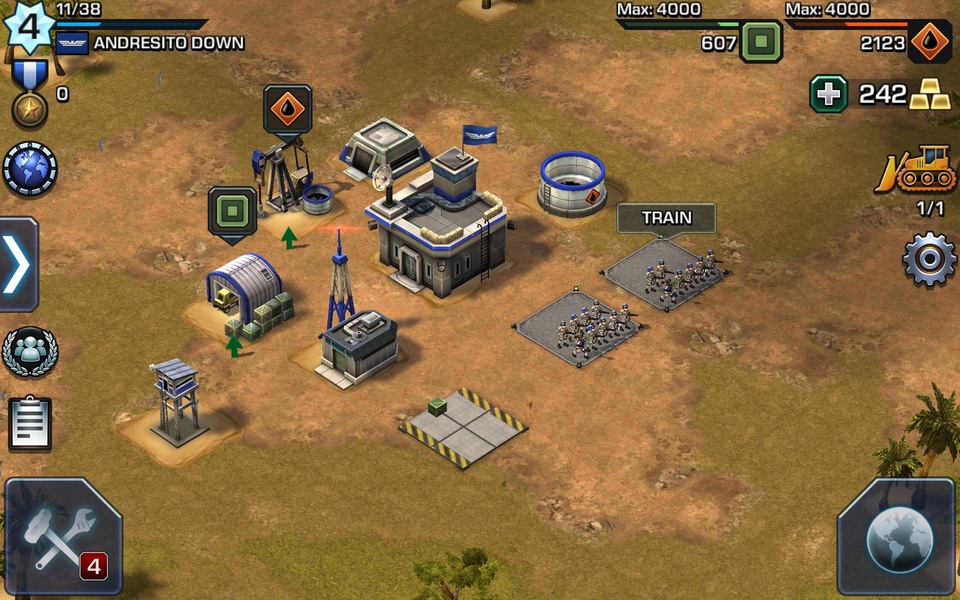Expand the side panel arrow tab

(x=18, y=265)
